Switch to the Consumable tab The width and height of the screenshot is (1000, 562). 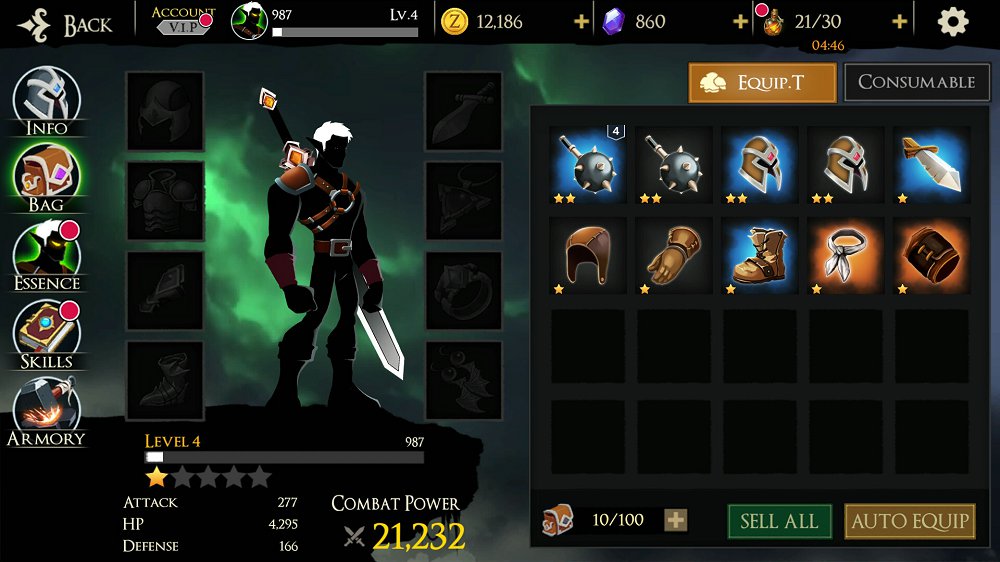pyautogui.click(x=916, y=83)
